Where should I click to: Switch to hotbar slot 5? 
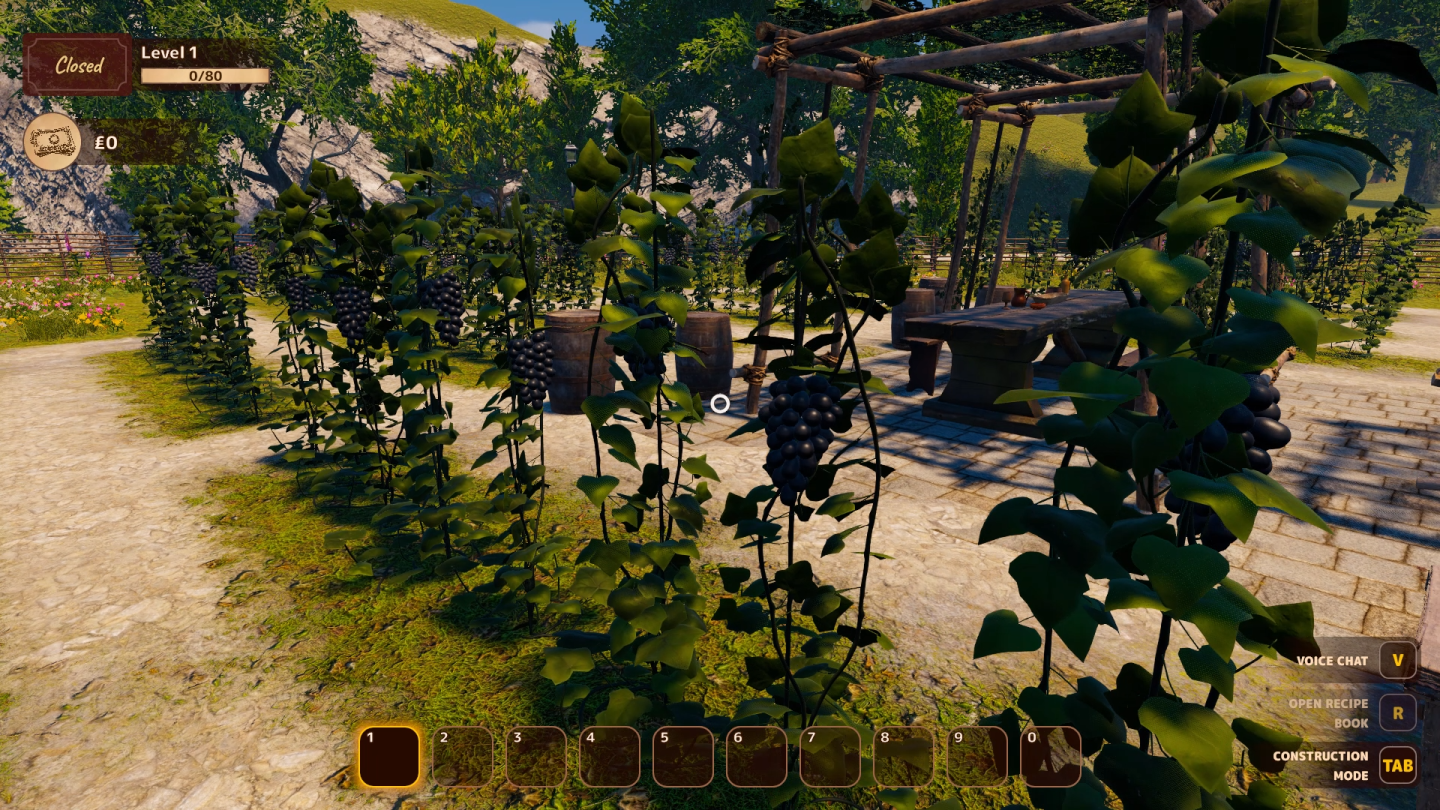coord(683,756)
